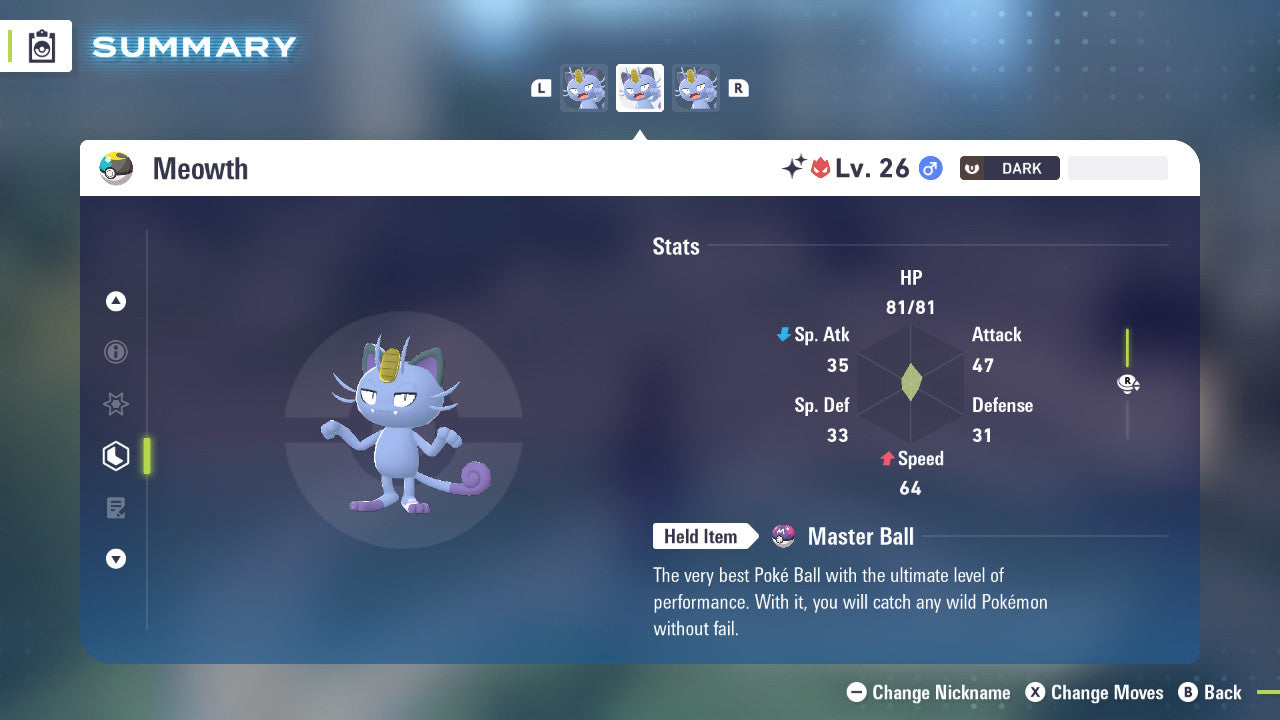
Task: Select the highlighted Meowth party thumbnail
Action: coord(640,88)
